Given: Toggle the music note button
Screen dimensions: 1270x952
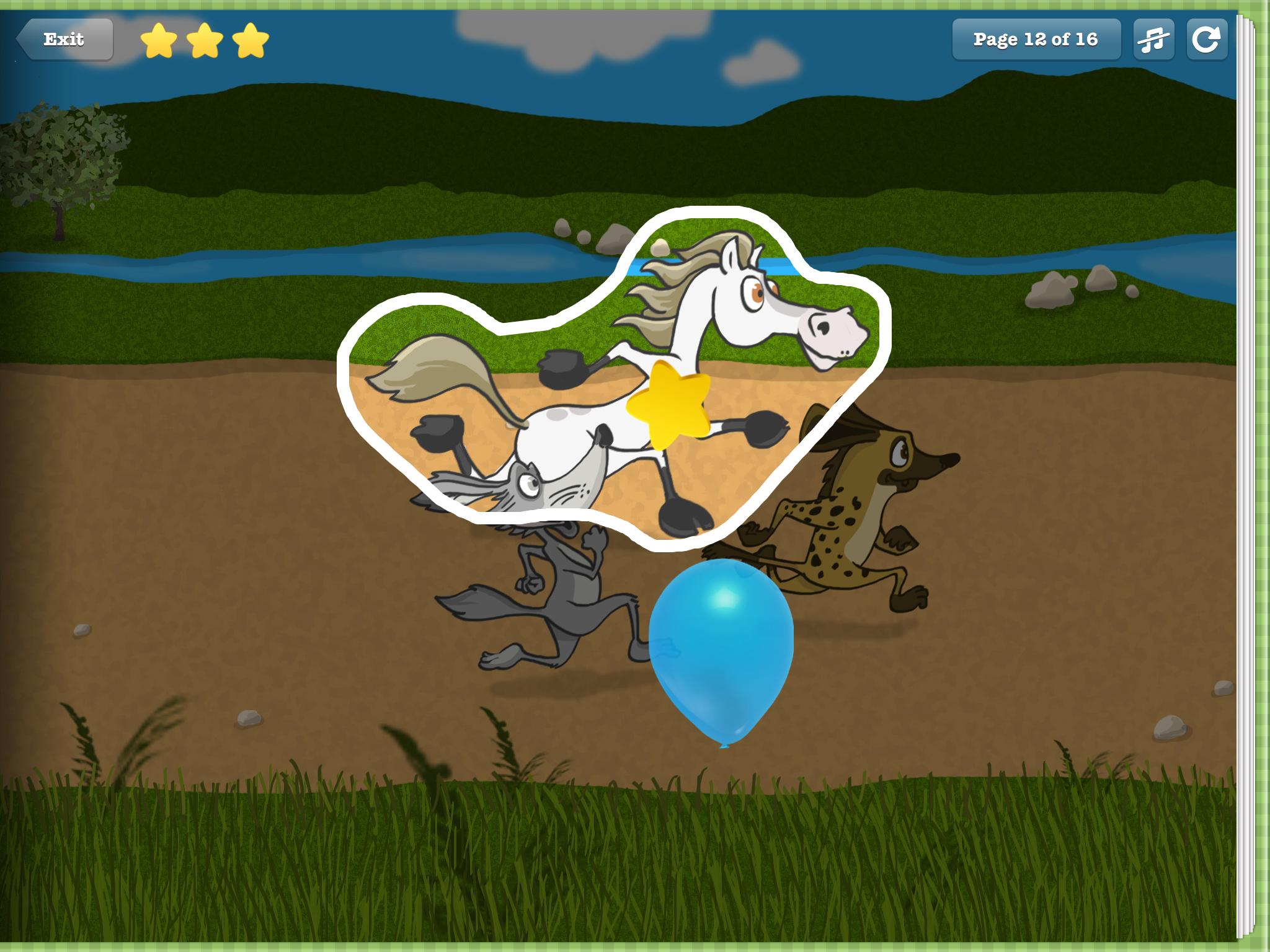Looking at the screenshot, I should click(1153, 40).
